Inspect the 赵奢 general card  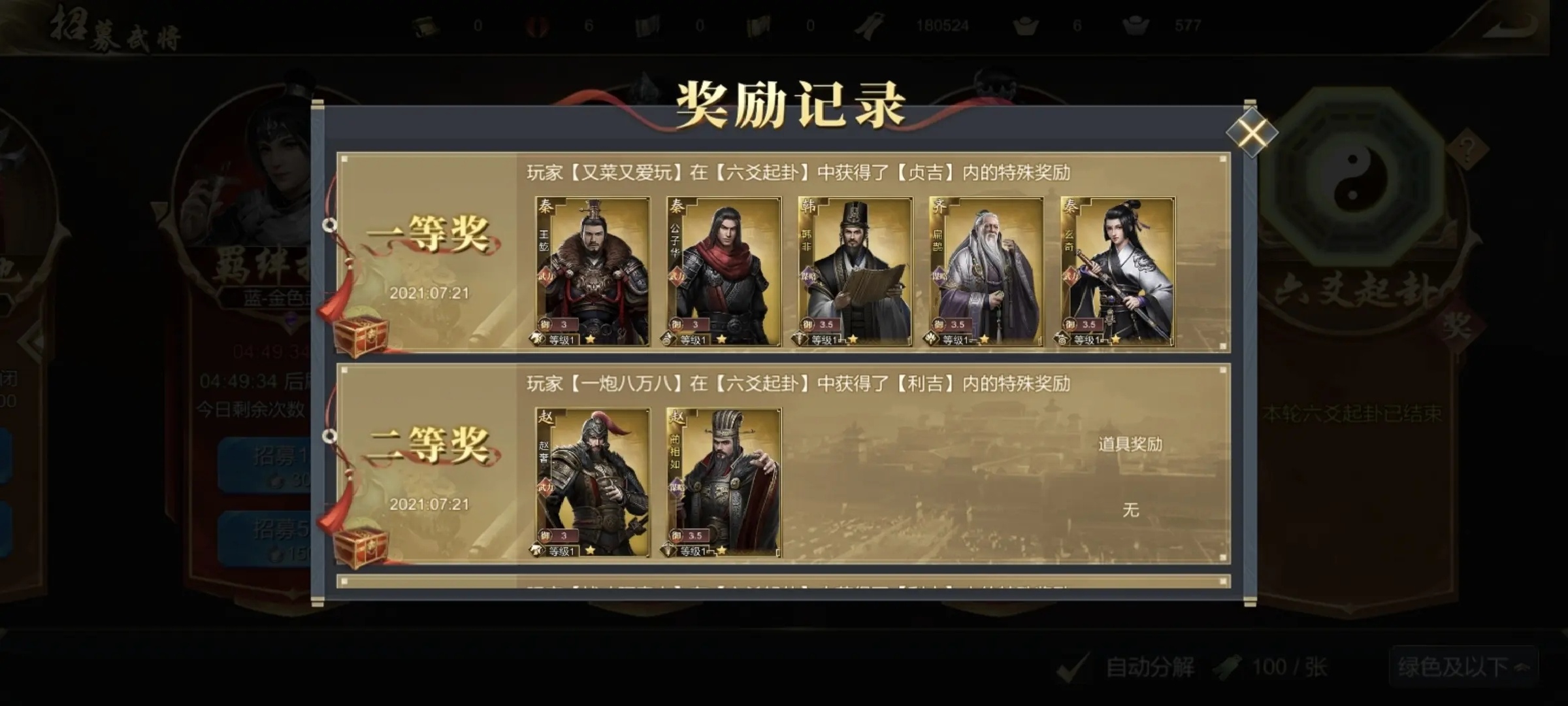pos(593,482)
